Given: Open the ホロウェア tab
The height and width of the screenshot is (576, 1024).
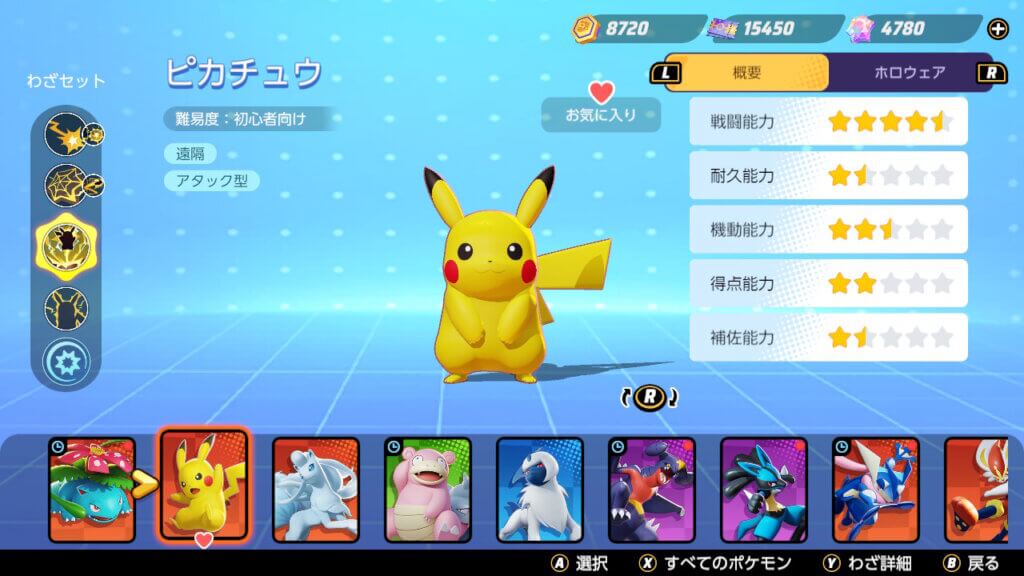Looking at the screenshot, I should [908, 72].
